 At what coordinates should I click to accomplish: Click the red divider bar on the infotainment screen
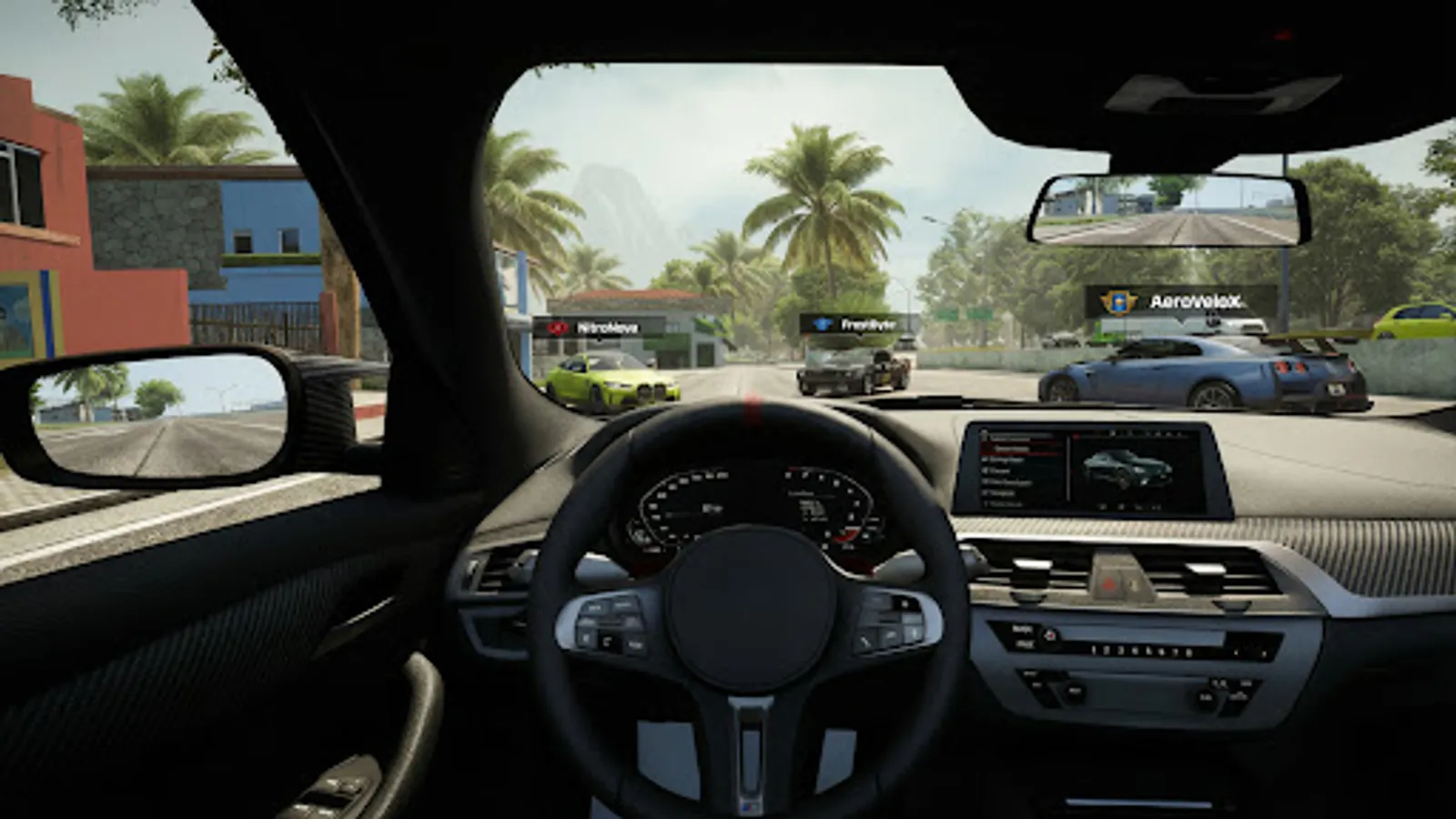1076,434
